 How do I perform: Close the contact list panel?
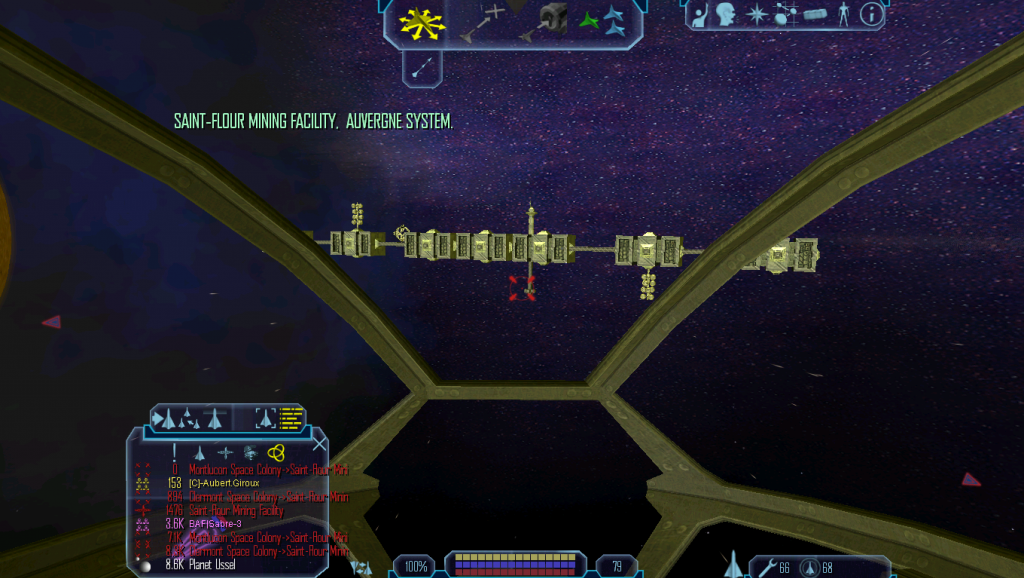click(x=319, y=445)
